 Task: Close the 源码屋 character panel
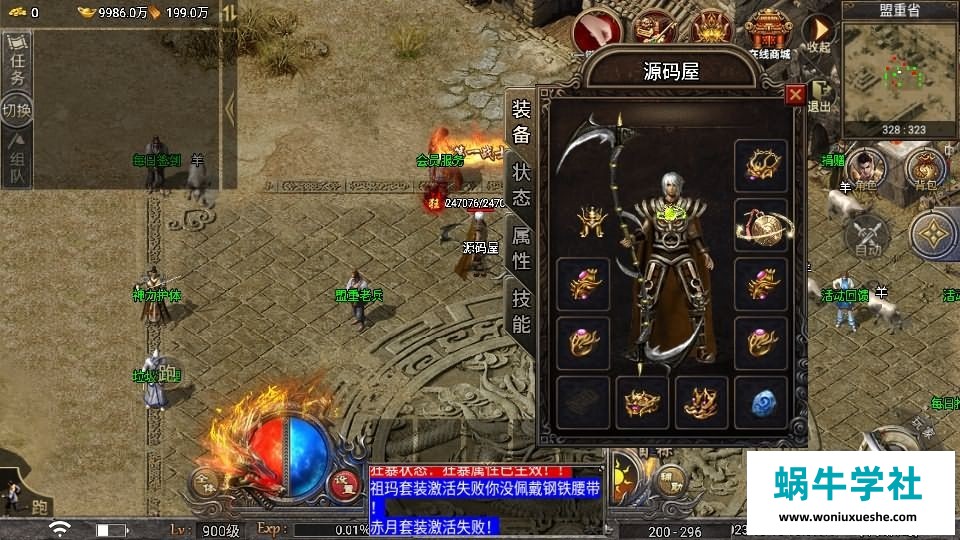(x=795, y=95)
